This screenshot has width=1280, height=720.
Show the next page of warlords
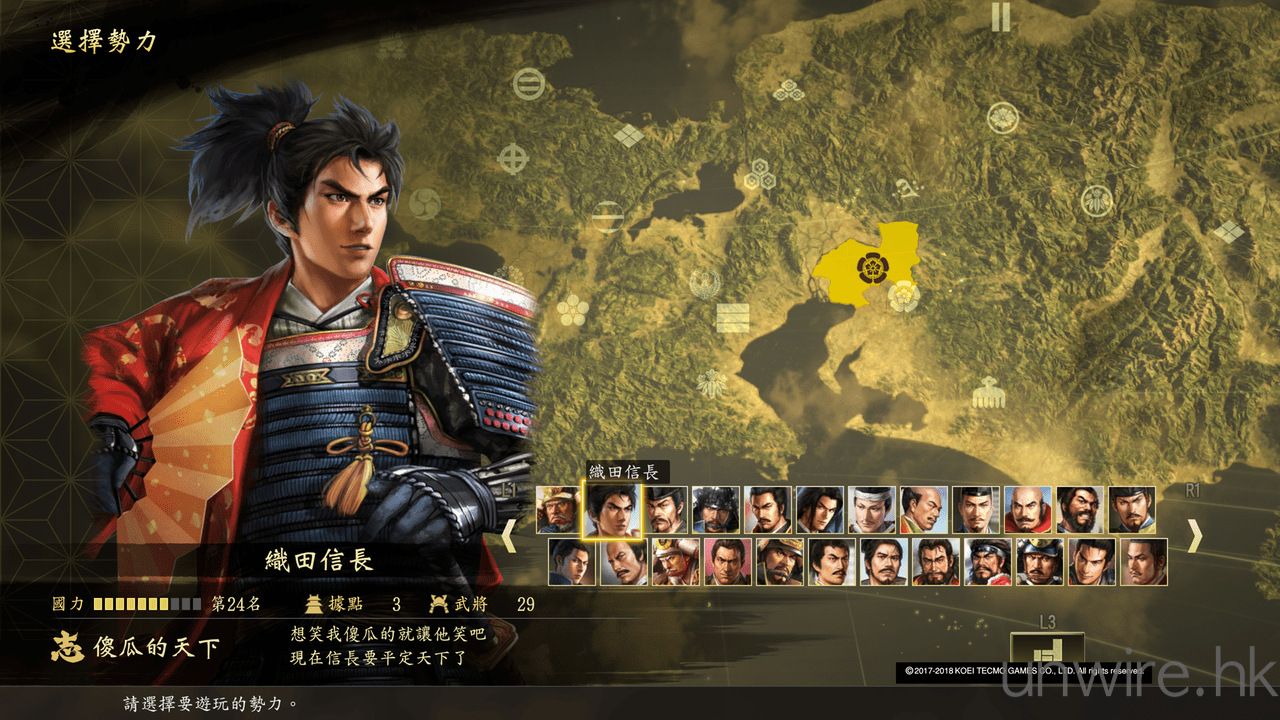tap(1194, 537)
